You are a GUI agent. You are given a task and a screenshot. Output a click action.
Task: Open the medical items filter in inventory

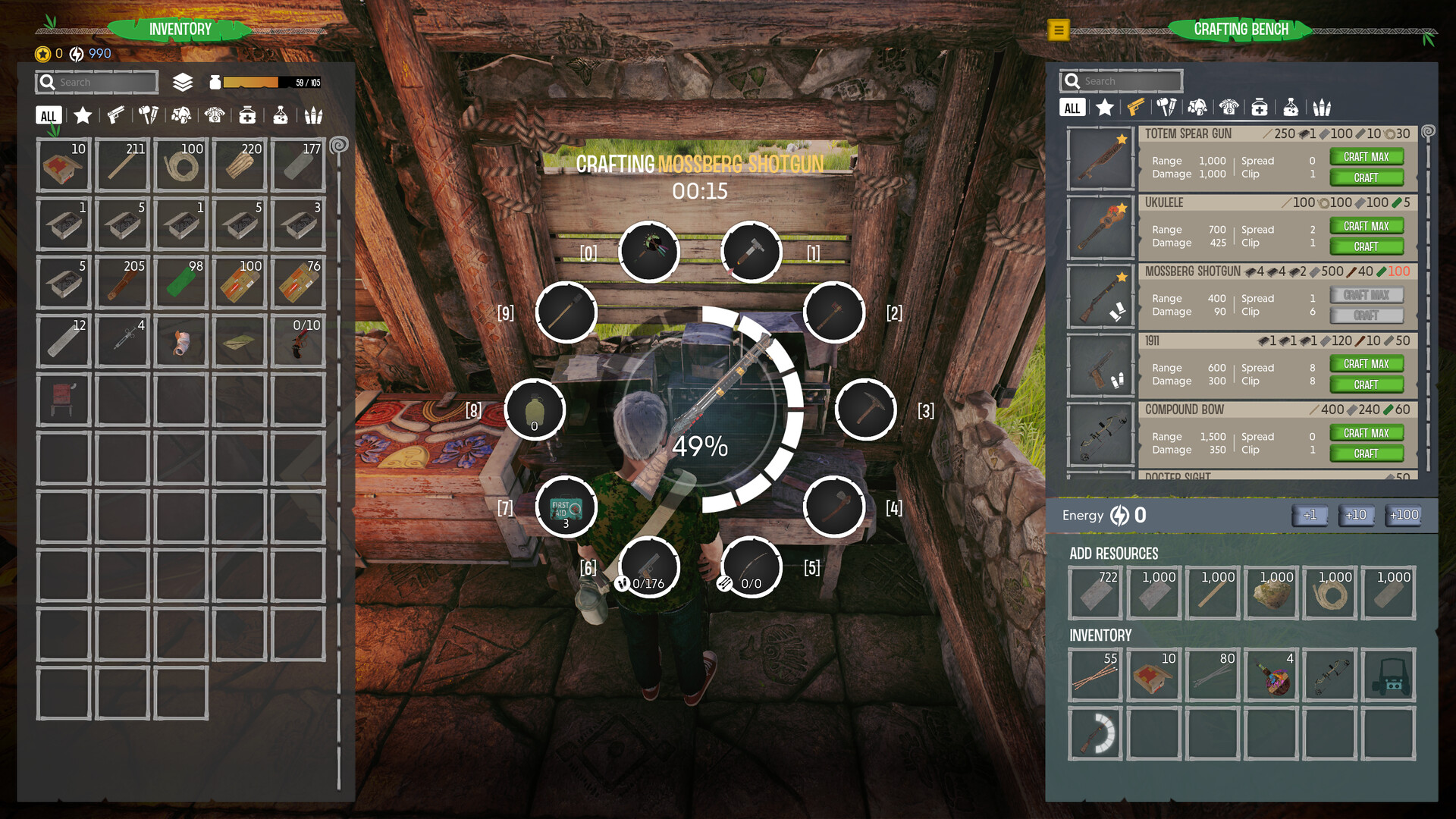coord(248,115)
